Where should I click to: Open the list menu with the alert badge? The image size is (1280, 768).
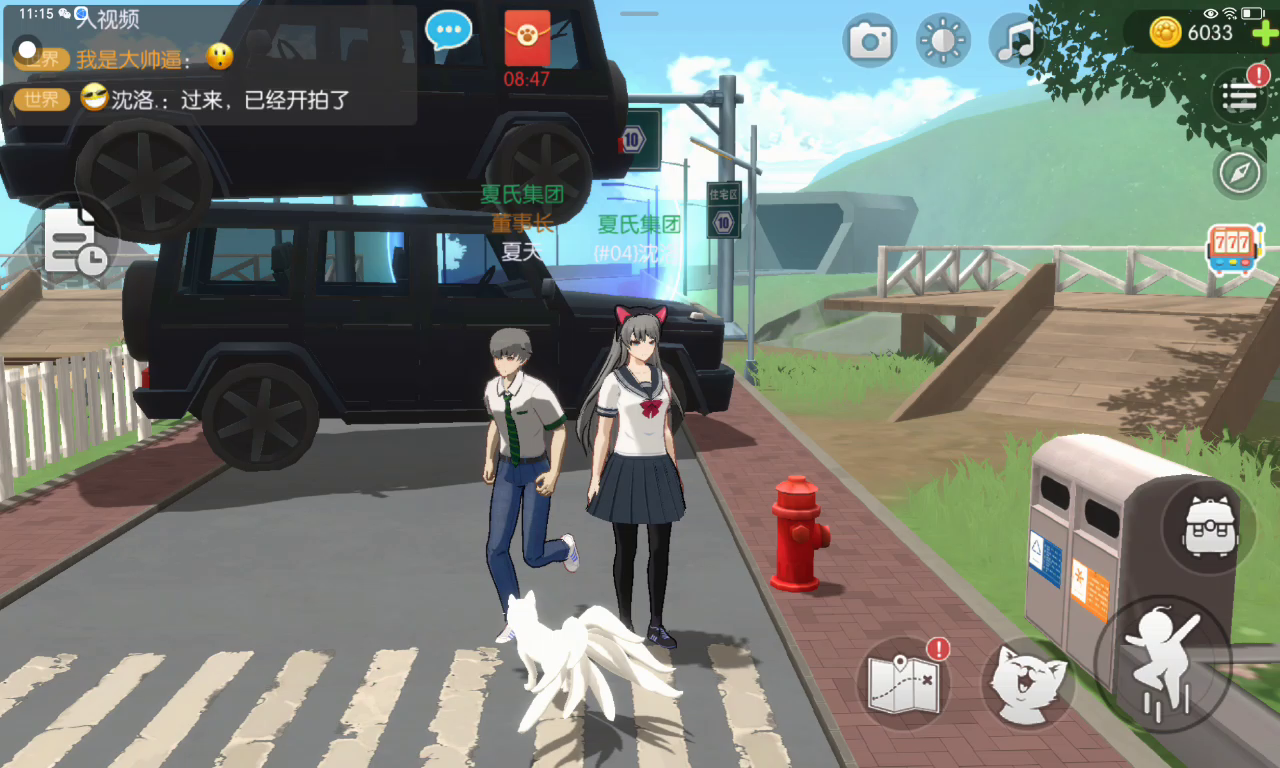click(x=1240, y=96)
